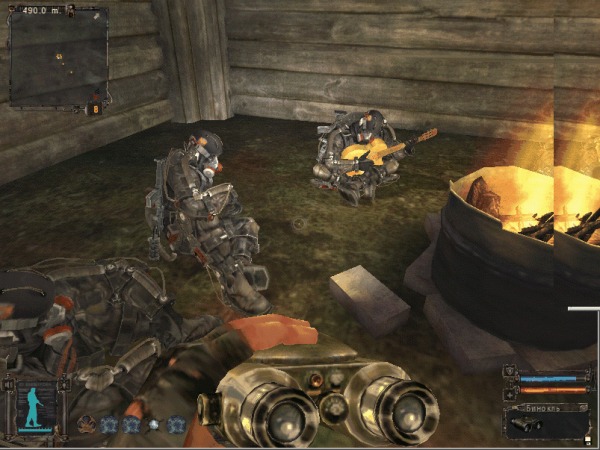Open the minimap in the corner
This screenshot has height=450, width=600.
[x=58, y=57]
